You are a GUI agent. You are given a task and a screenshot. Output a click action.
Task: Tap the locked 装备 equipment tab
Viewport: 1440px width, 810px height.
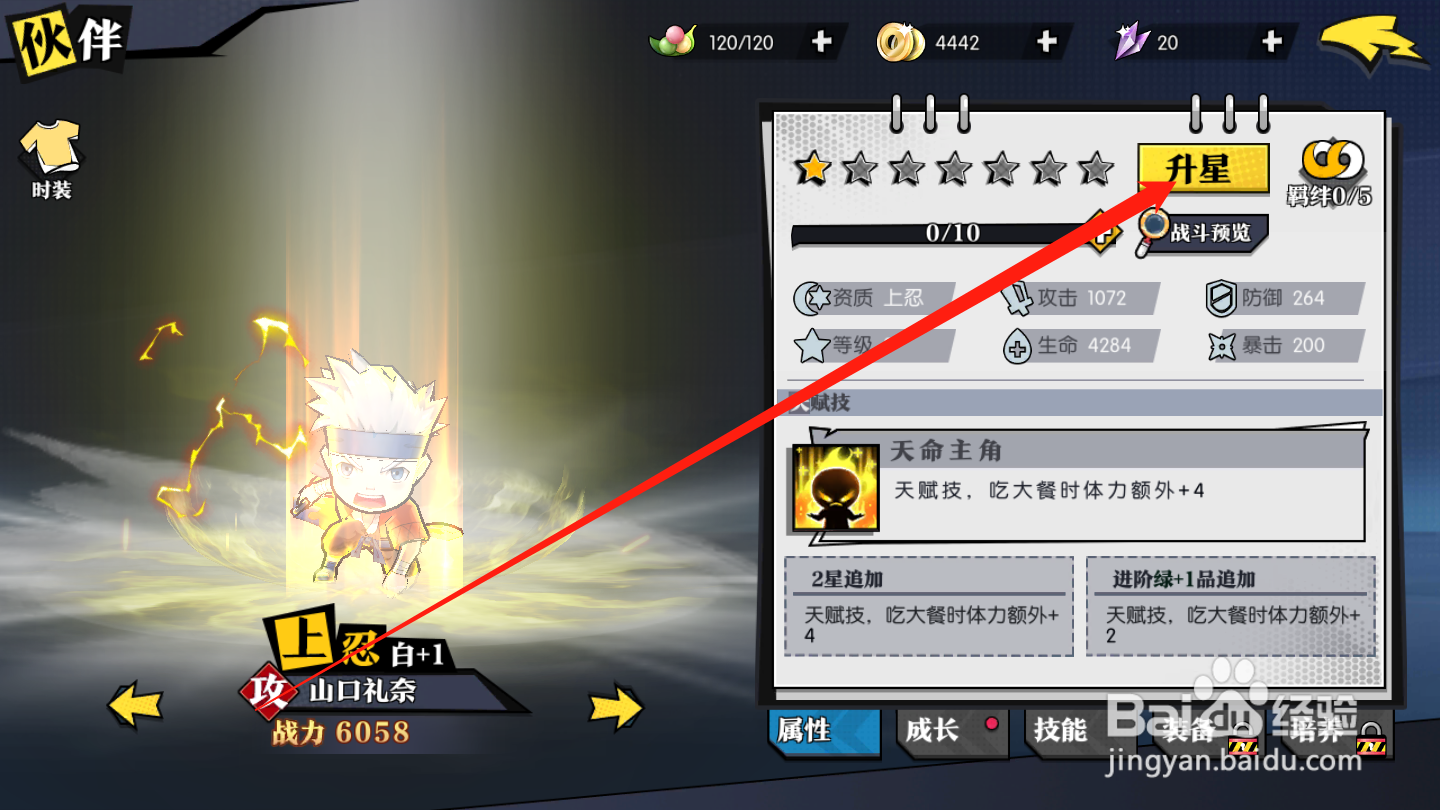click(1189, 733)
